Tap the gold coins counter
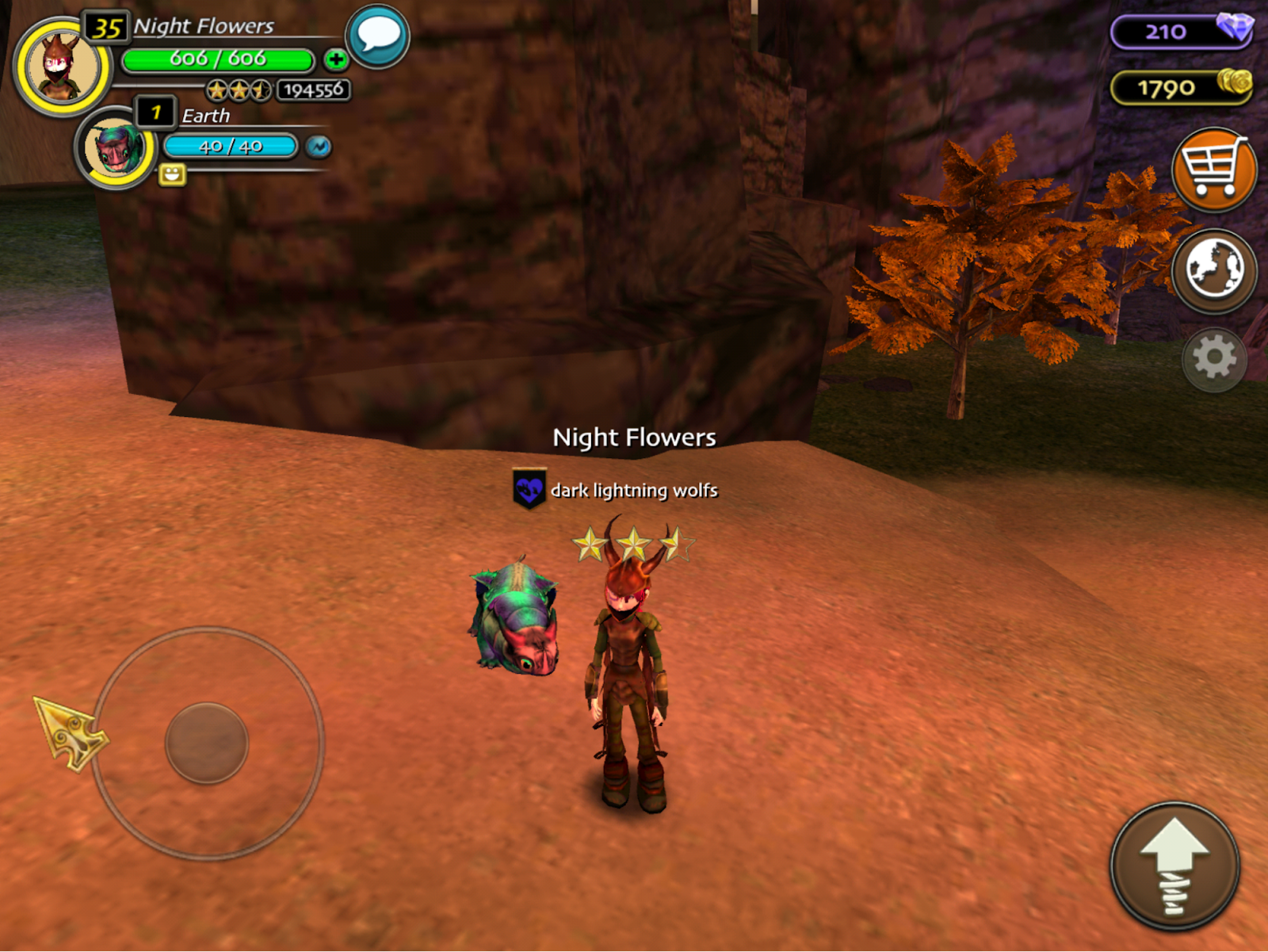 pyautogui.click(x=1181, y=88)
